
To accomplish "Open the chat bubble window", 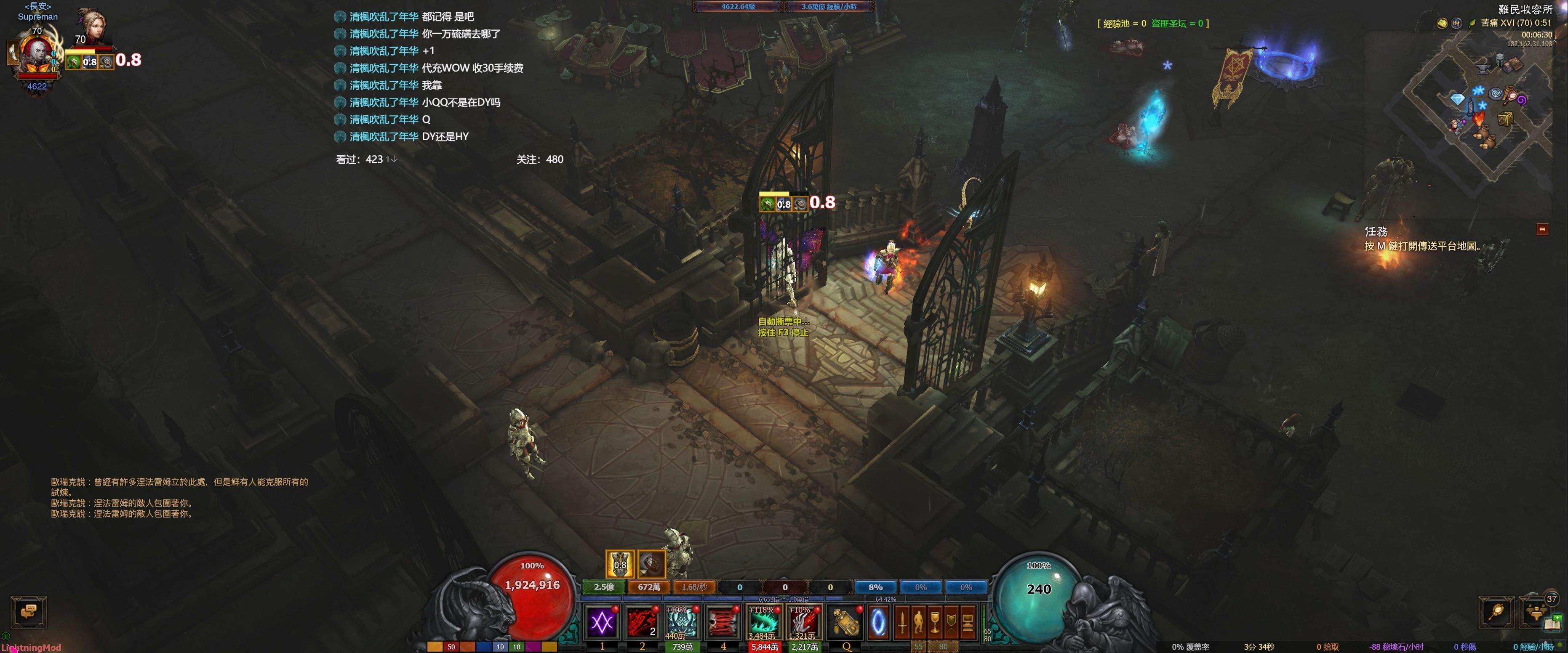I will coord(29,611).
